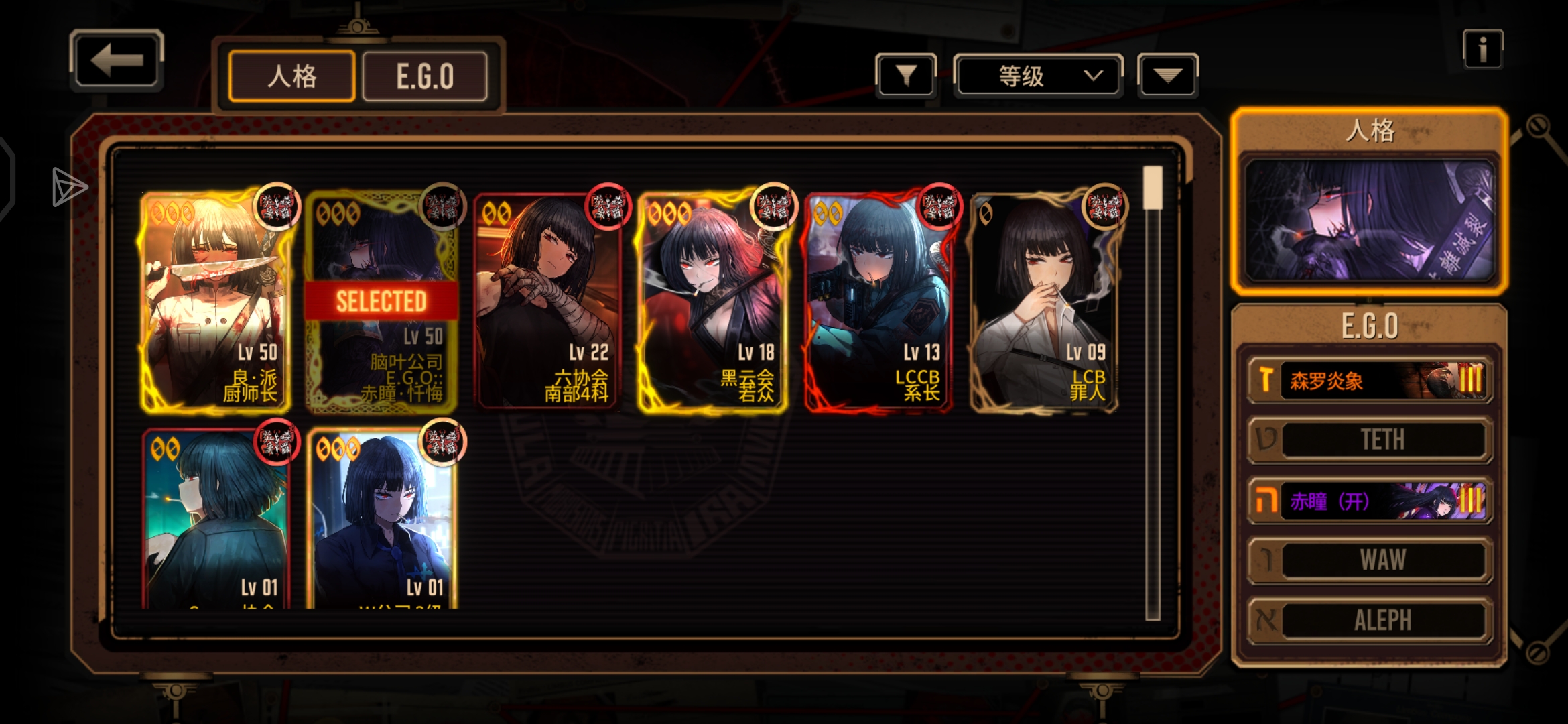Open the 等级 sort dropdown
This screenshot has width=1568, height=724.
click(1037, 76)
